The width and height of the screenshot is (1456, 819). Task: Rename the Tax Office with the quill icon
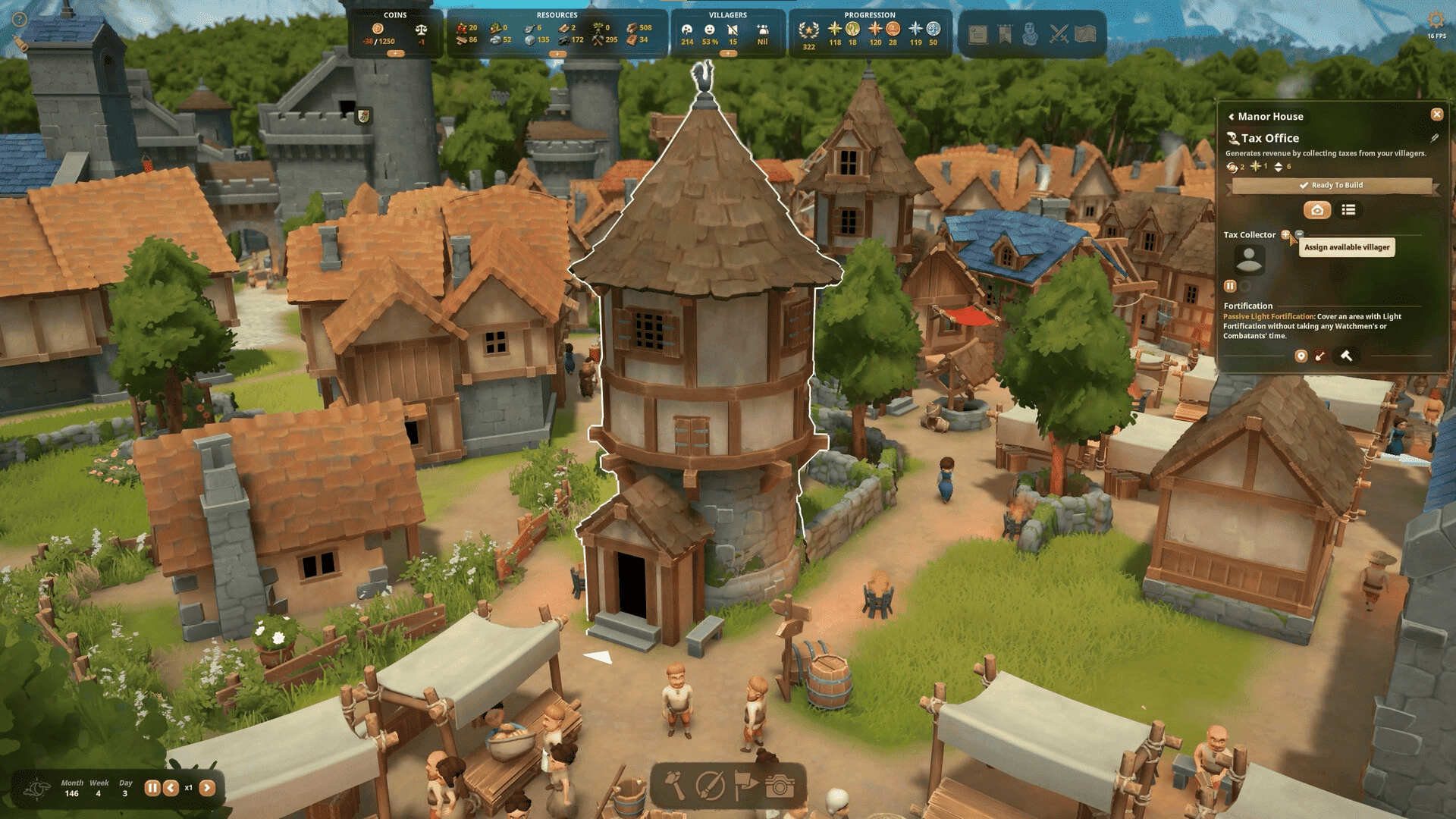coord(1434,138)
